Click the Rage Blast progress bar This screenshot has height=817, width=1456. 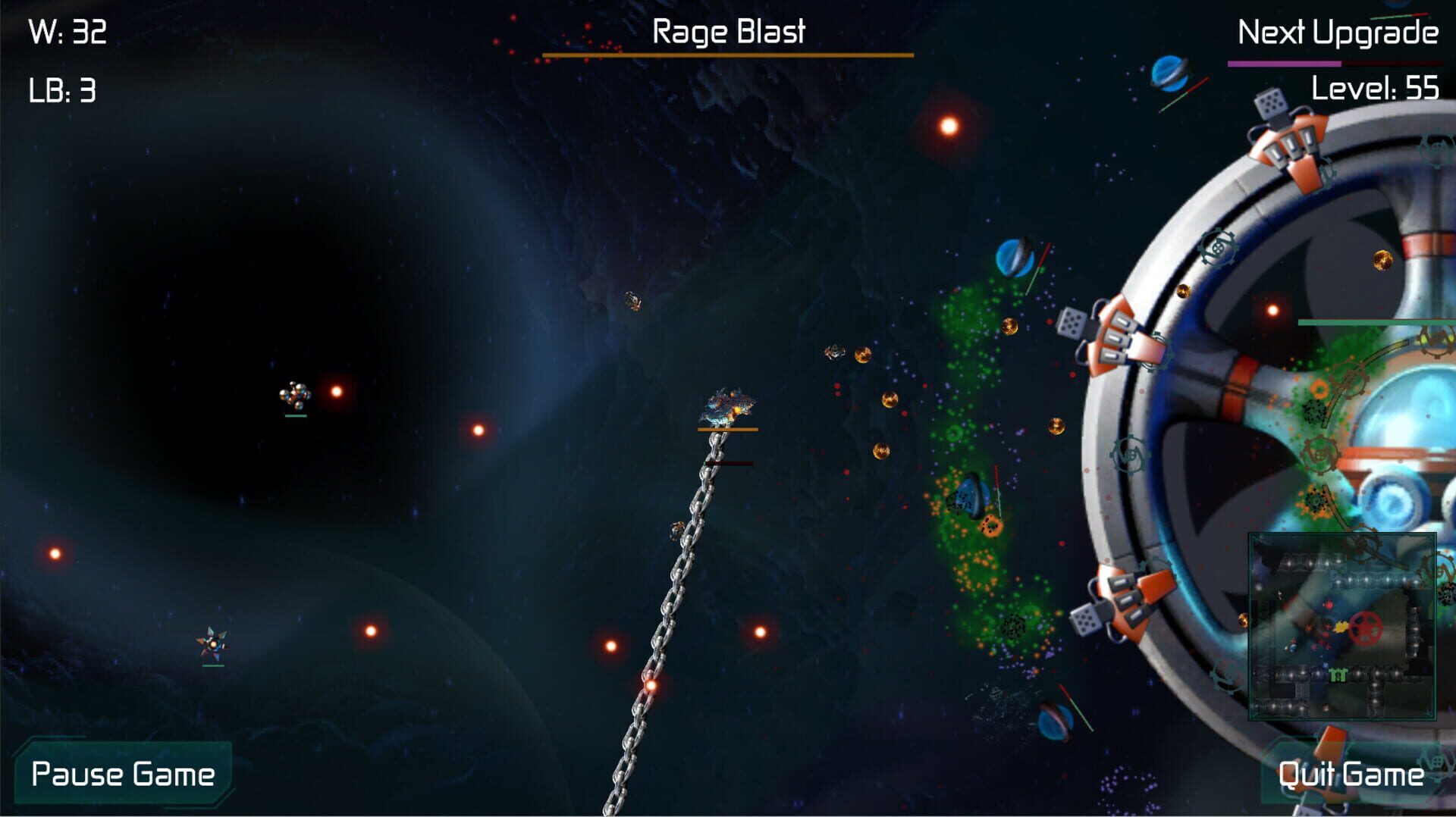coord(726,54)
